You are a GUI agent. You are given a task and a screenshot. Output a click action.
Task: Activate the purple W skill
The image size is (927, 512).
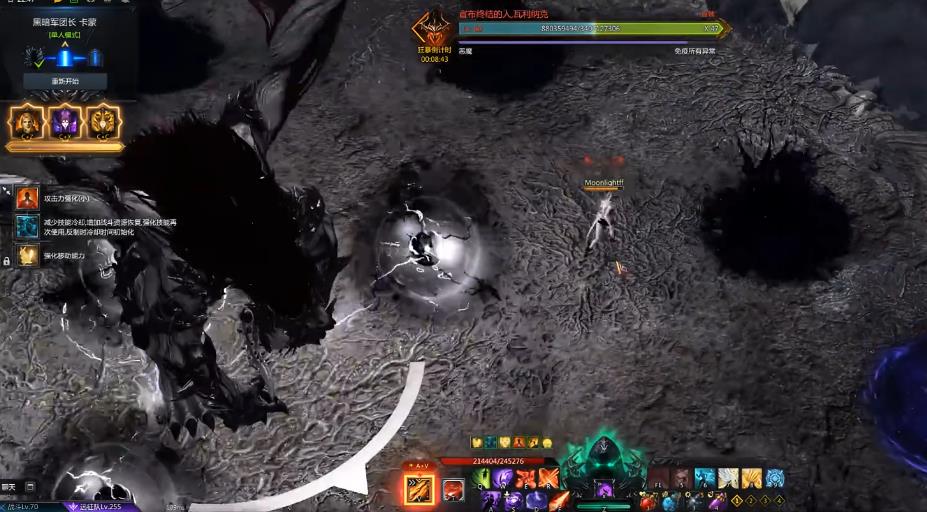coord(502,478)
